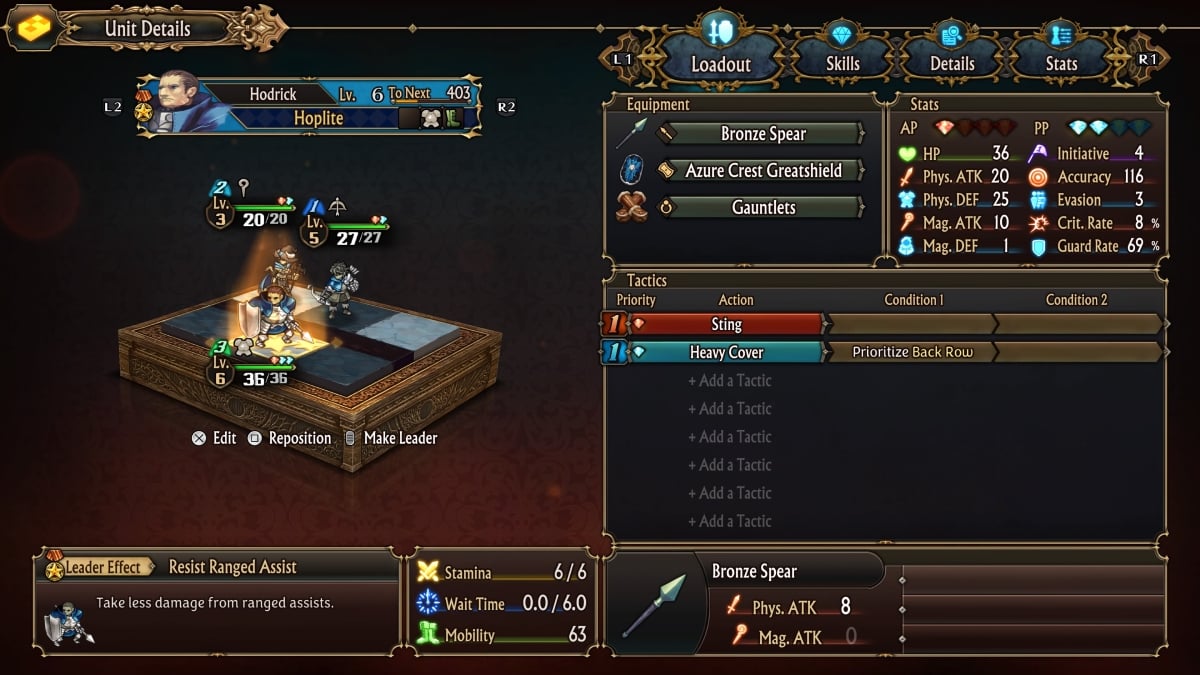Open the Skills tab
Screen dimensions: 1200x675
coord(842,63)
